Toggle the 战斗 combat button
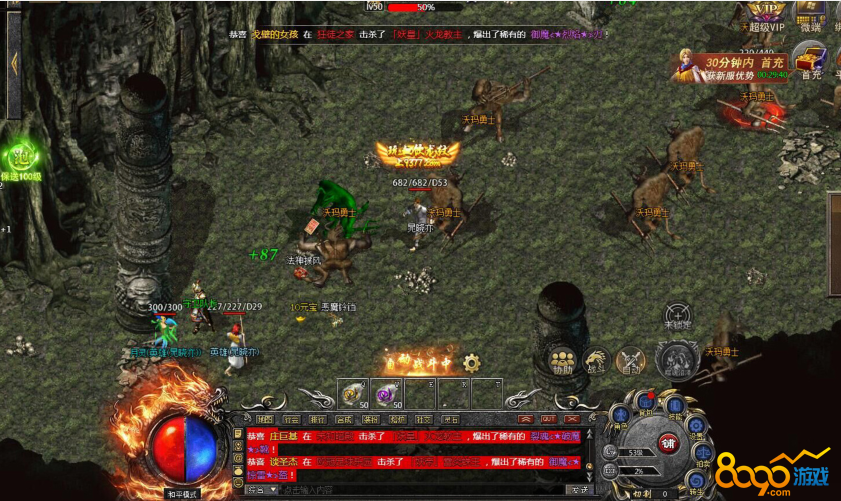Viewport: 841px width, 501px height. 597,362
